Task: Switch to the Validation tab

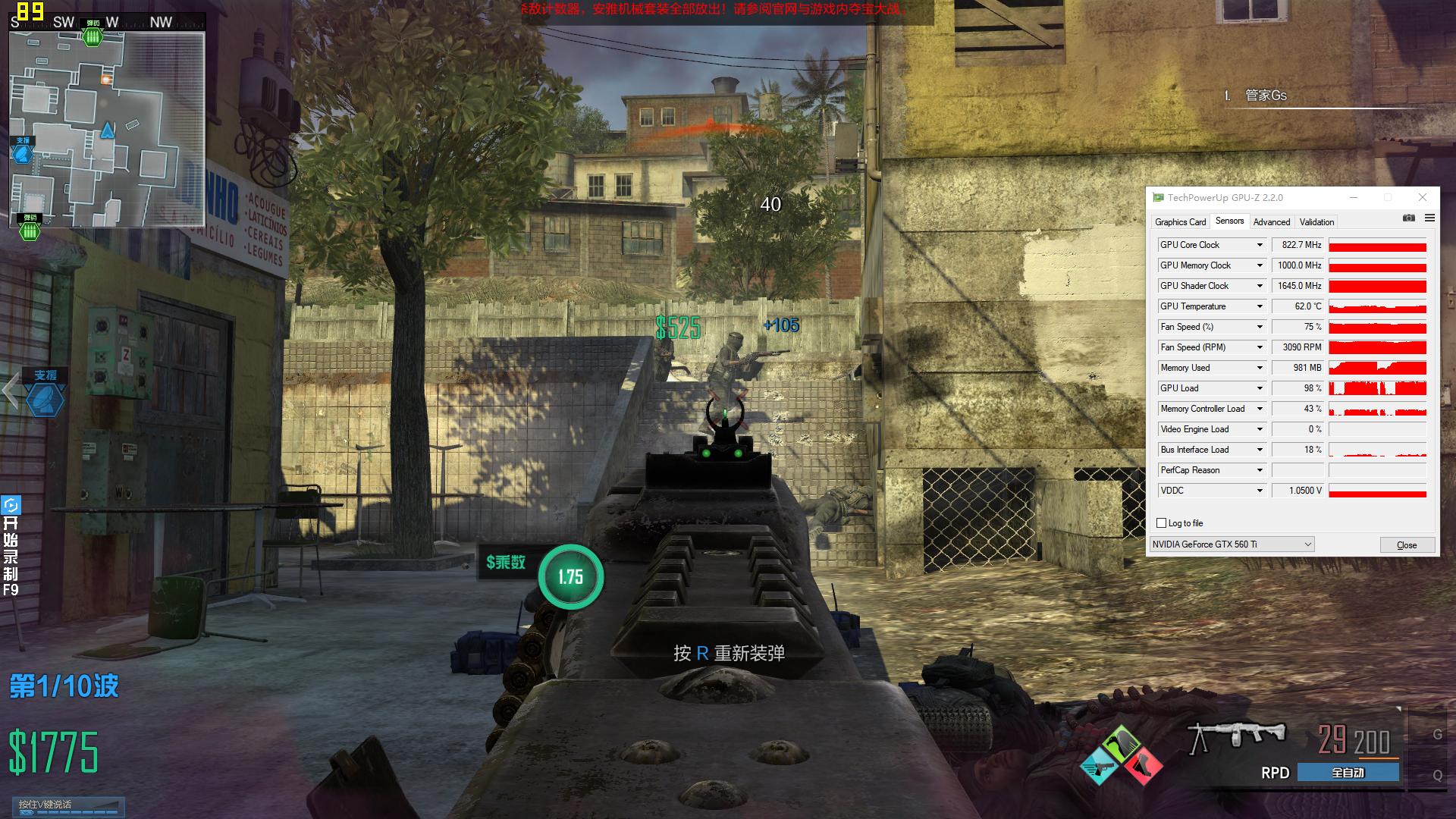Action: tap(1316, 222)
